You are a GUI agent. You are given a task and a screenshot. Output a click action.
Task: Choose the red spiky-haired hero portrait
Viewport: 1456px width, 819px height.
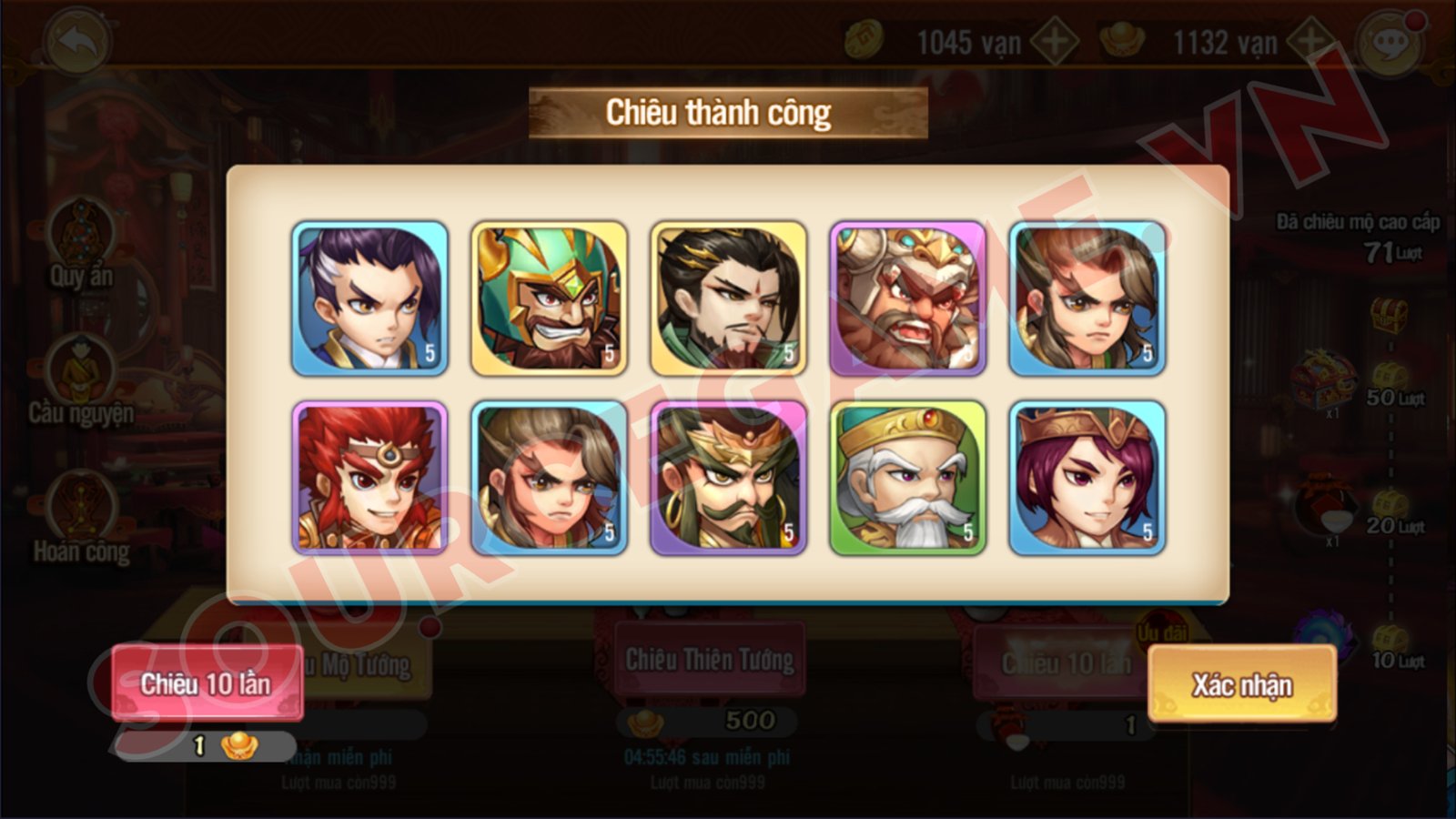369,478
